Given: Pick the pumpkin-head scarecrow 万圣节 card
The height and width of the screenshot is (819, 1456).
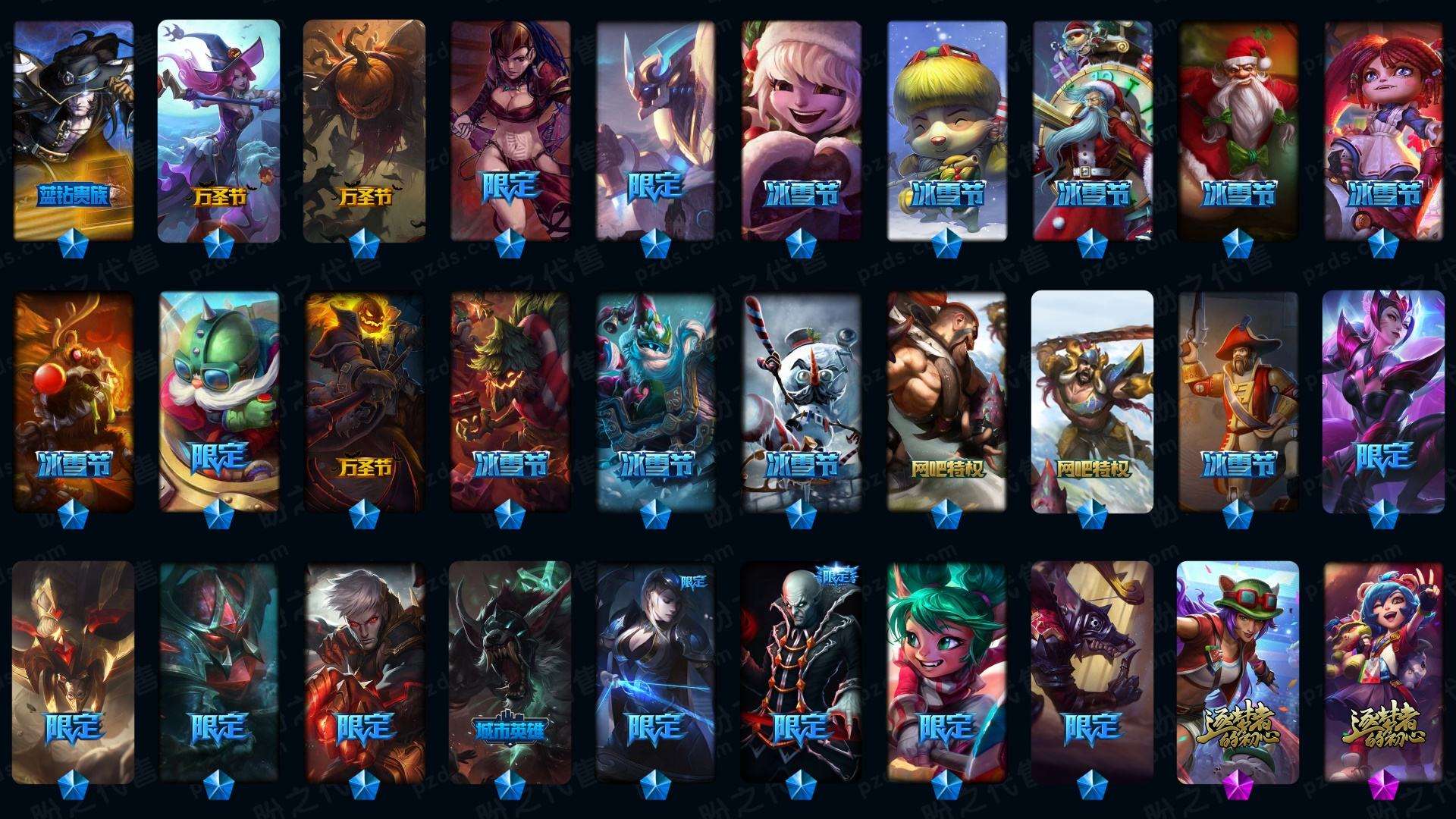Looking at the screenshot, I should [x=364, y=129].
